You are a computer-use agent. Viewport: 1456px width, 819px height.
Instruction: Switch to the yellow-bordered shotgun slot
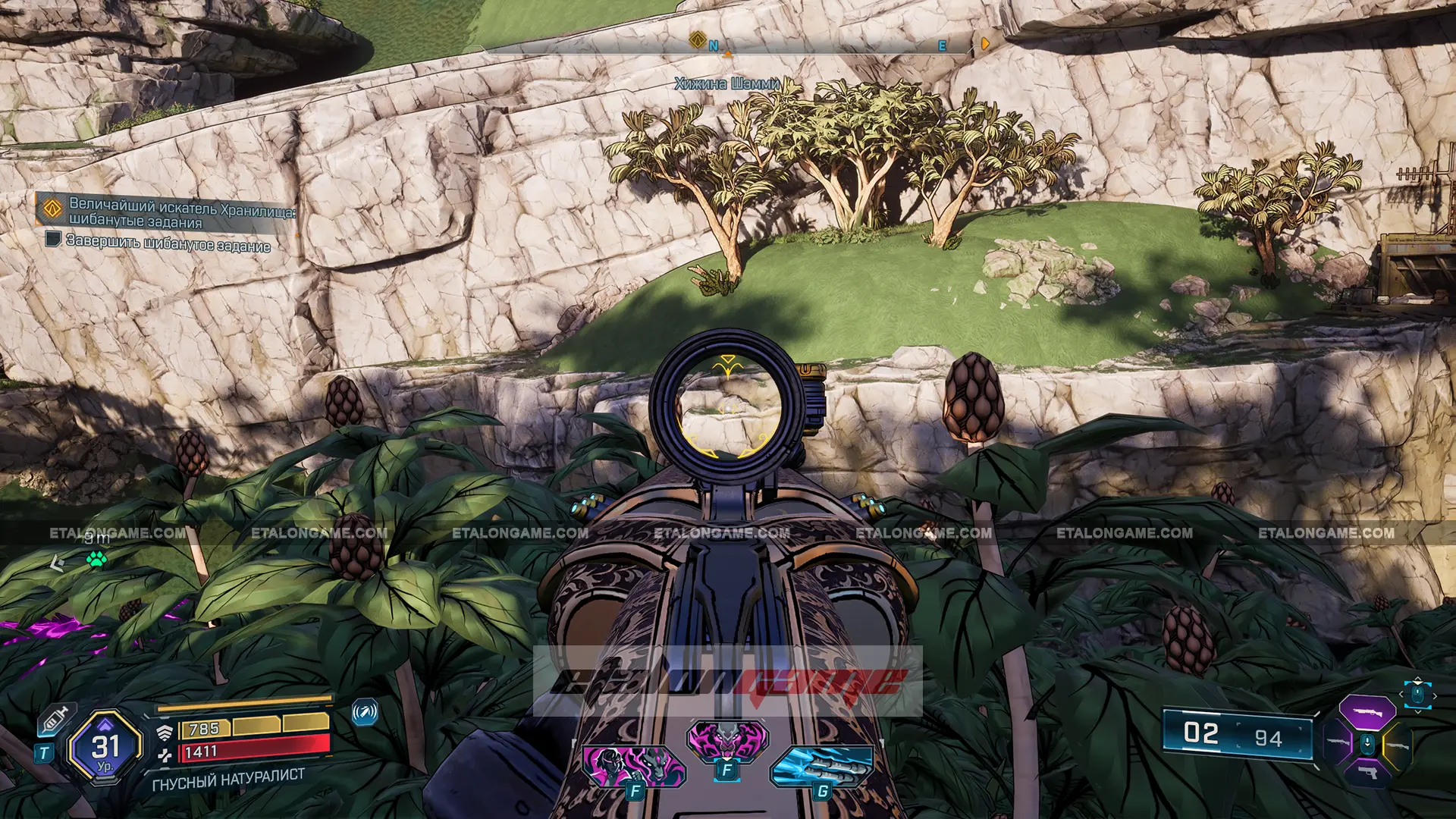pos(1397,745)
